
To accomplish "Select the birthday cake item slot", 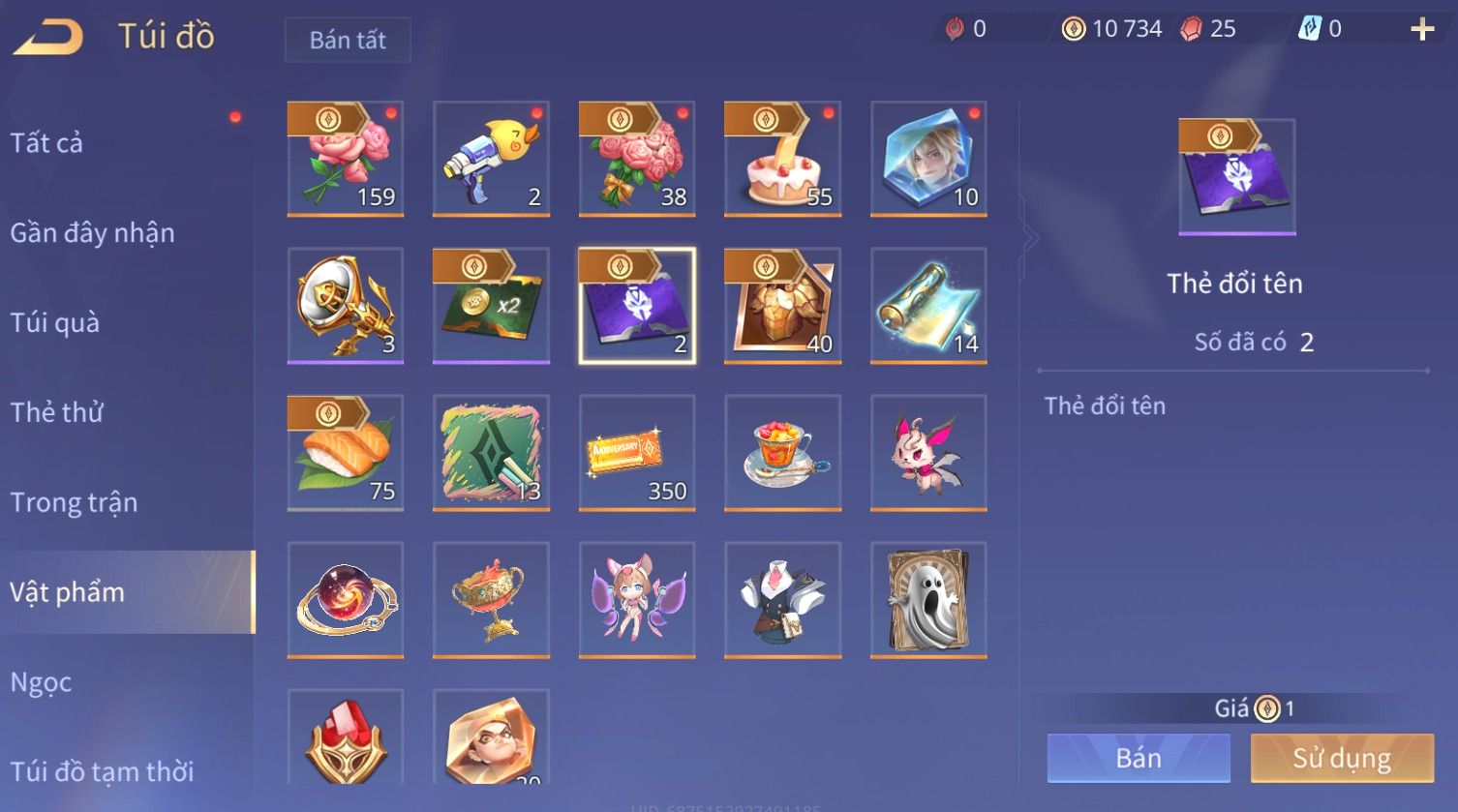I will pos(782,159).
